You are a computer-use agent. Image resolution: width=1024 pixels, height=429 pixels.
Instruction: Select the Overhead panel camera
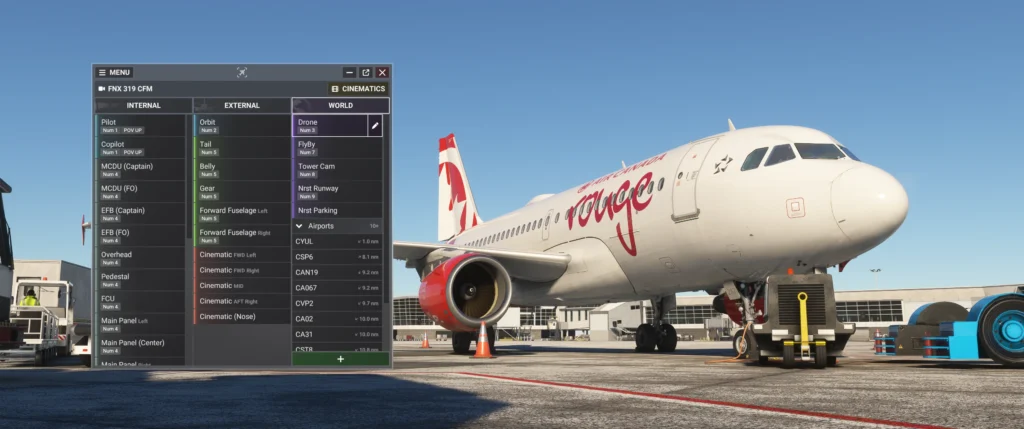click(140, 257)
